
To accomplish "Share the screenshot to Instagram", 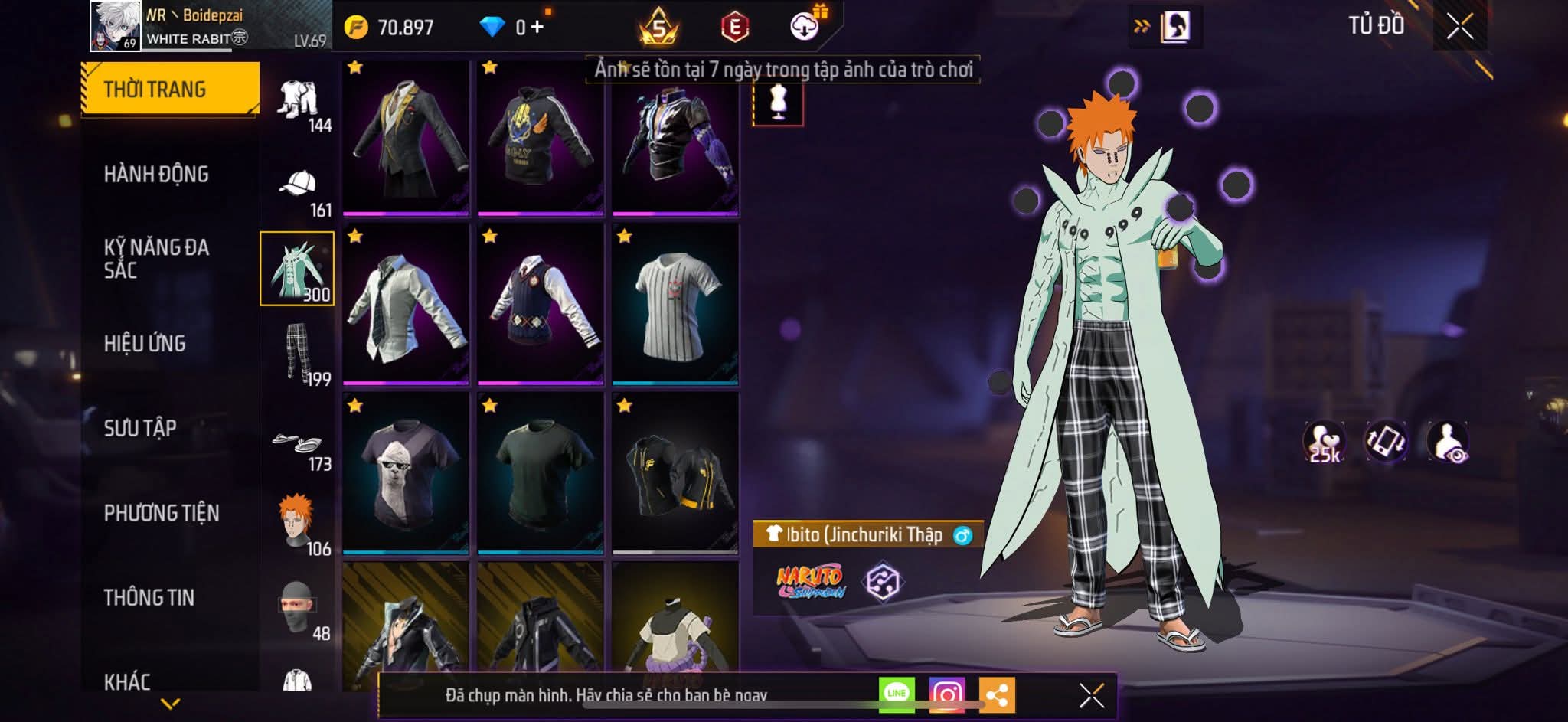I will tap(946, 694).
